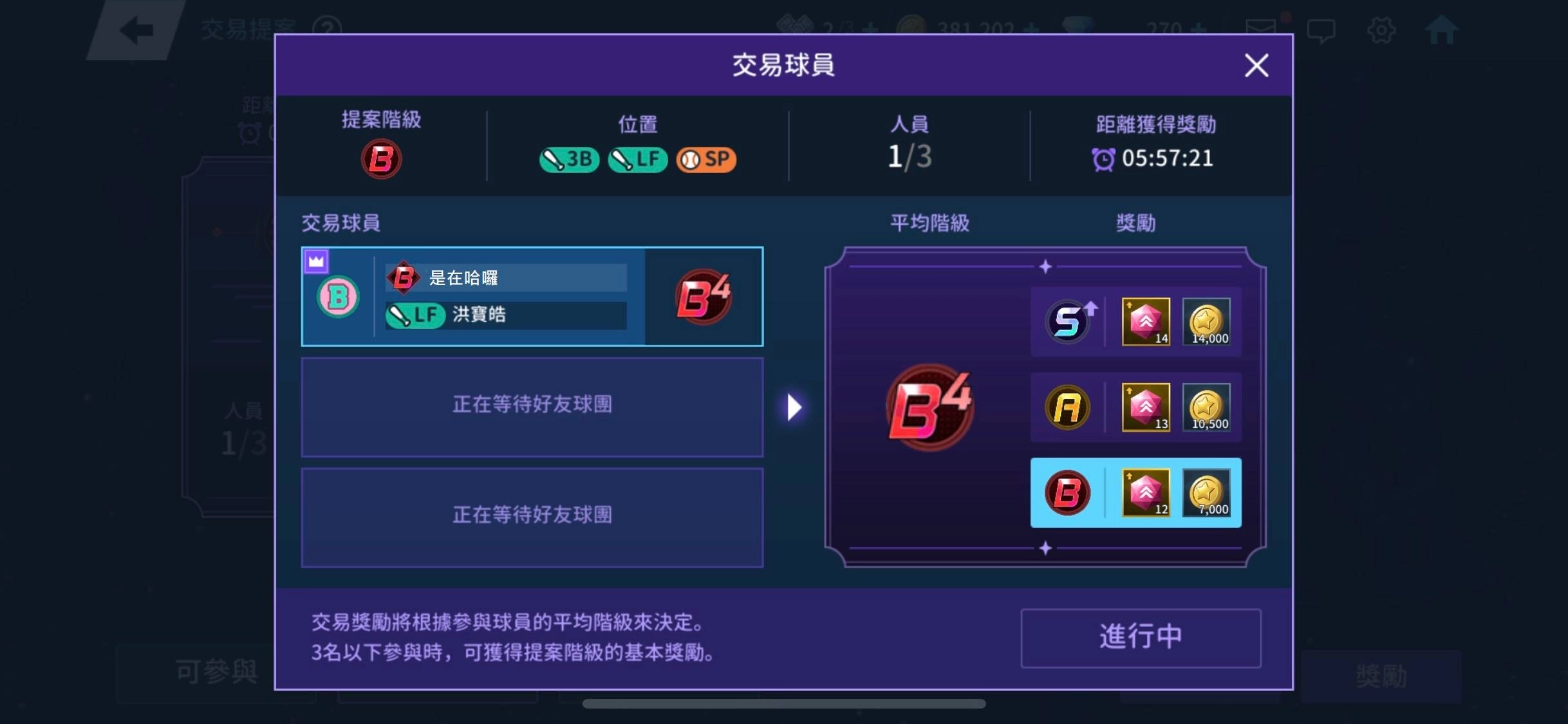Select the 3B position badge
The image size is (1568, 724).
click(x=569, y=160)
